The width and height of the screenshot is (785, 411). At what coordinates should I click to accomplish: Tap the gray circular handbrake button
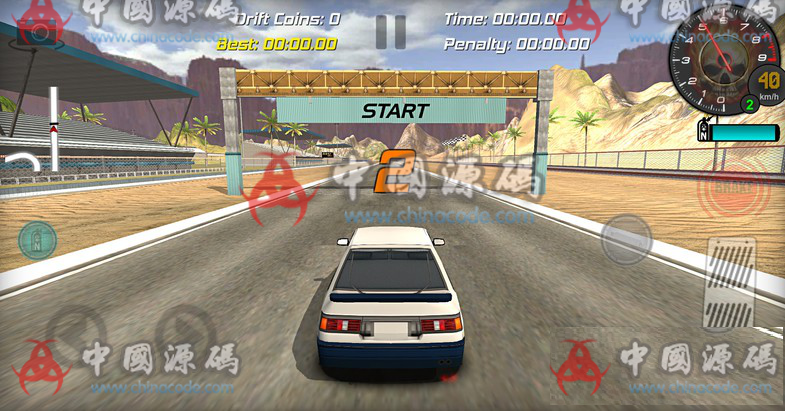click(626, 239)
